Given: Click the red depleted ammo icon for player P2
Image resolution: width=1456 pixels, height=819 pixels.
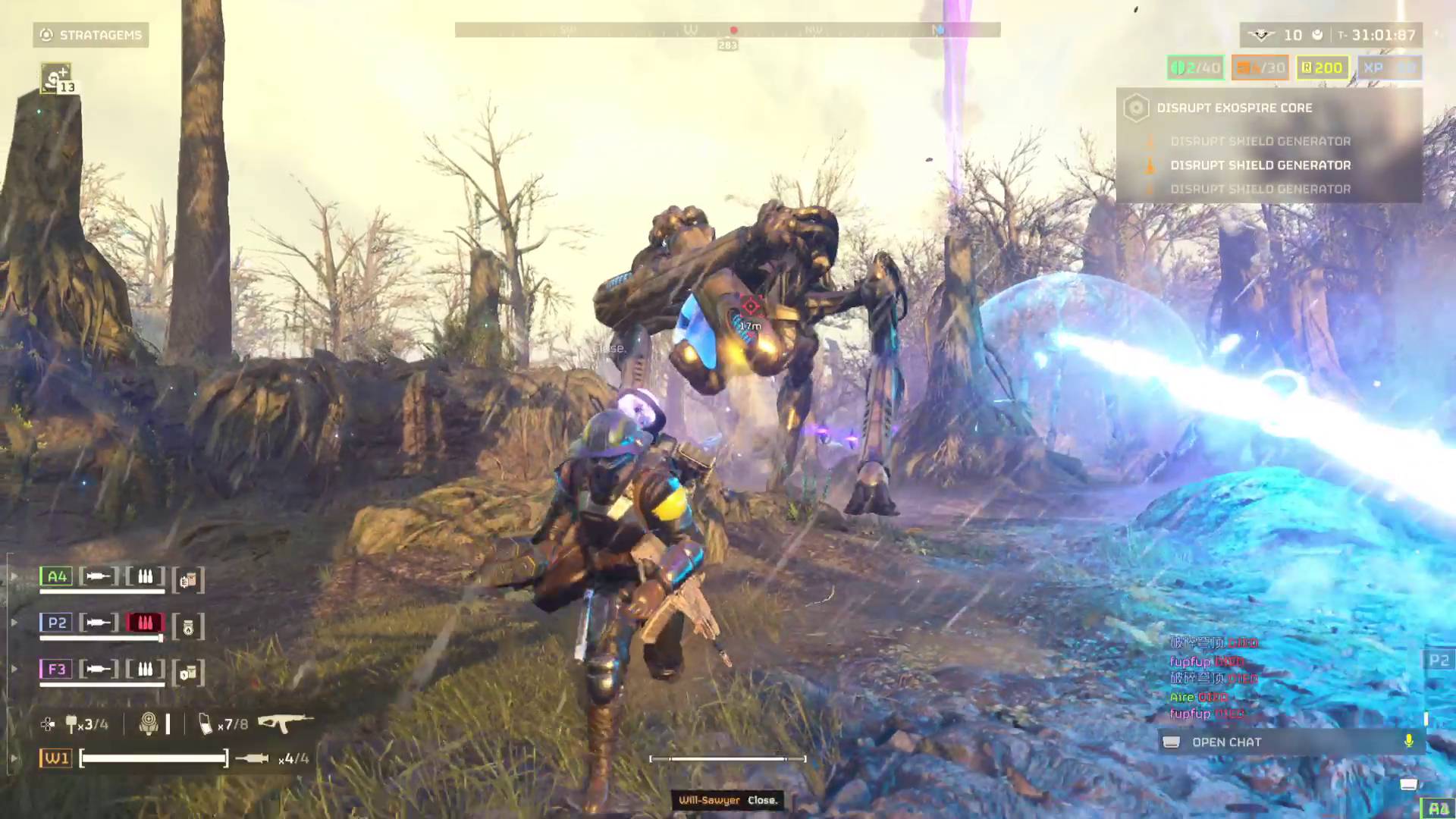Looking at the screenshot, I should pyautogui.click(x=146, y=622).
